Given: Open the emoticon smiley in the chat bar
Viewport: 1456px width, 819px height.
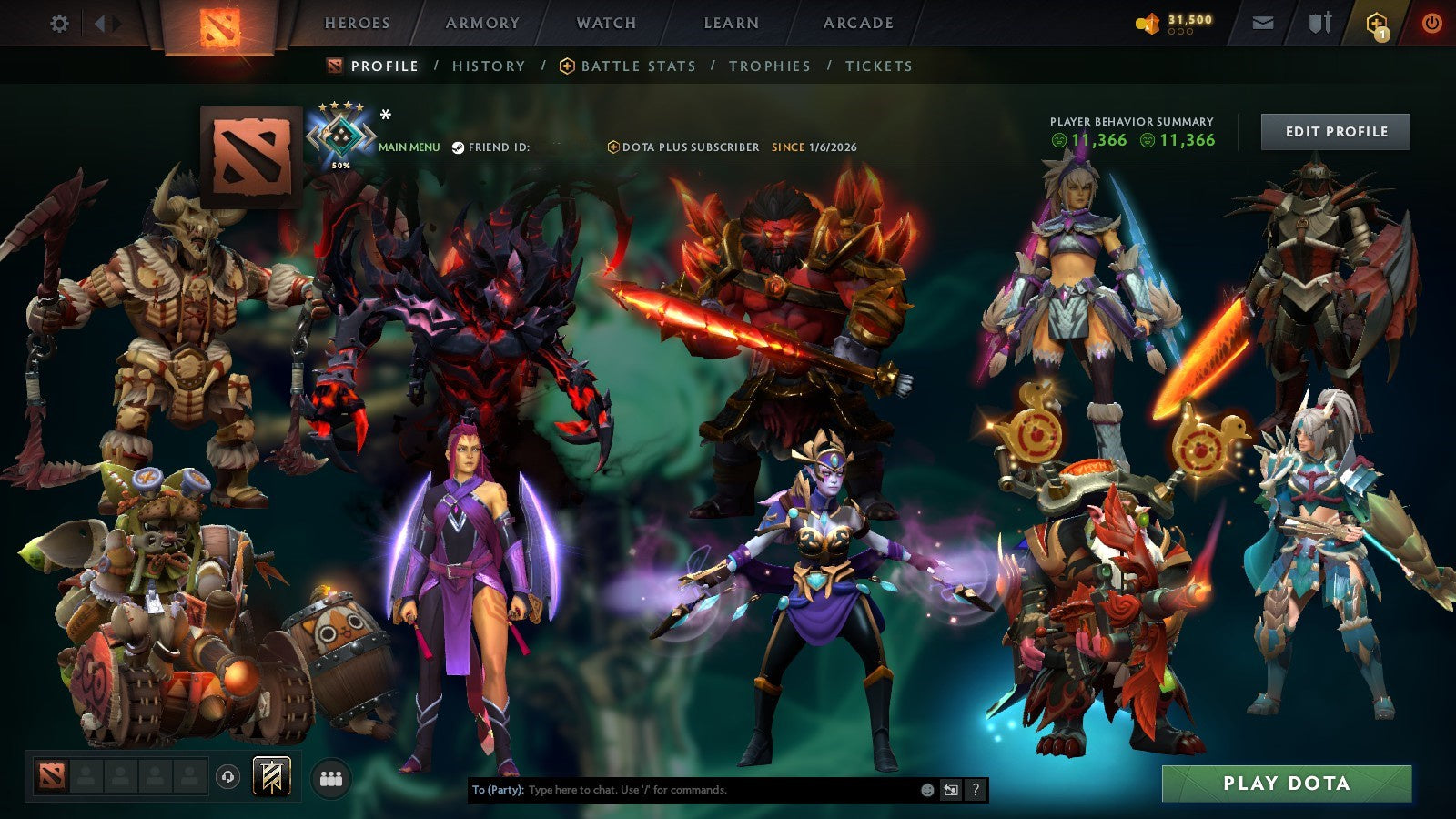Looking at the screenshot, I should coord(926,790).
